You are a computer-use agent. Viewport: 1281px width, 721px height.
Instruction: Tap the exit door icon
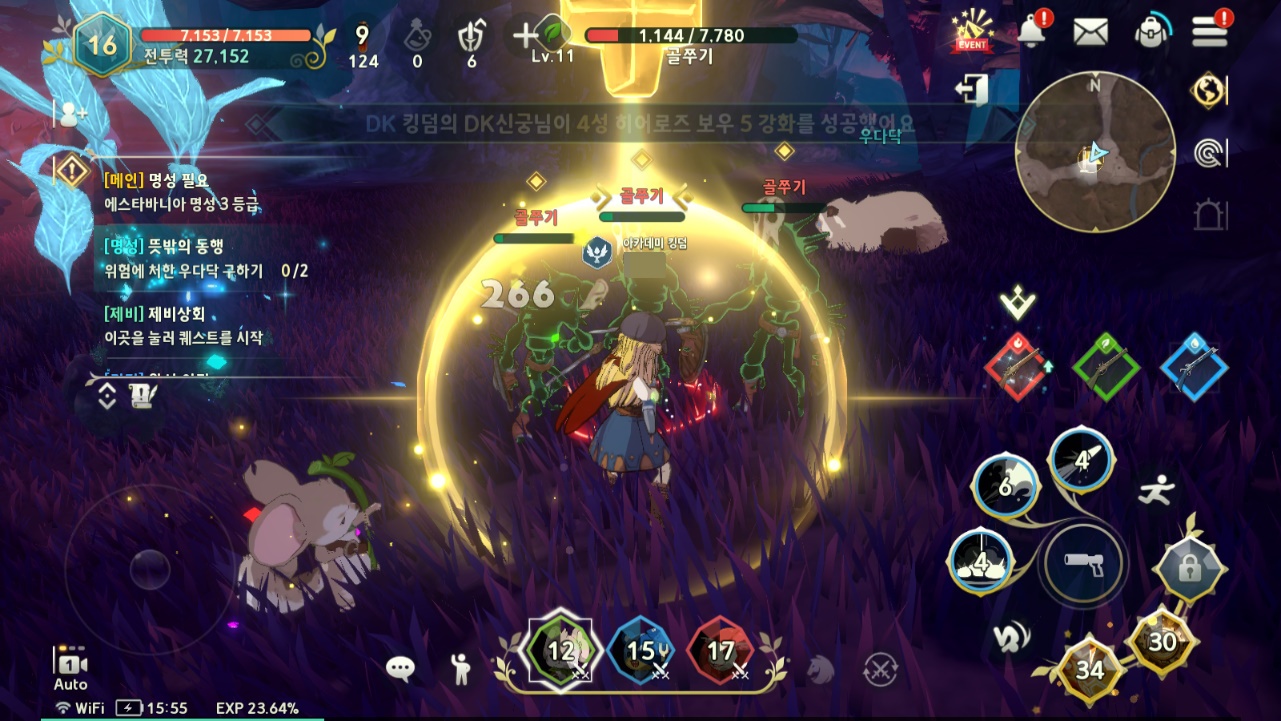click(x=970, y=90)
